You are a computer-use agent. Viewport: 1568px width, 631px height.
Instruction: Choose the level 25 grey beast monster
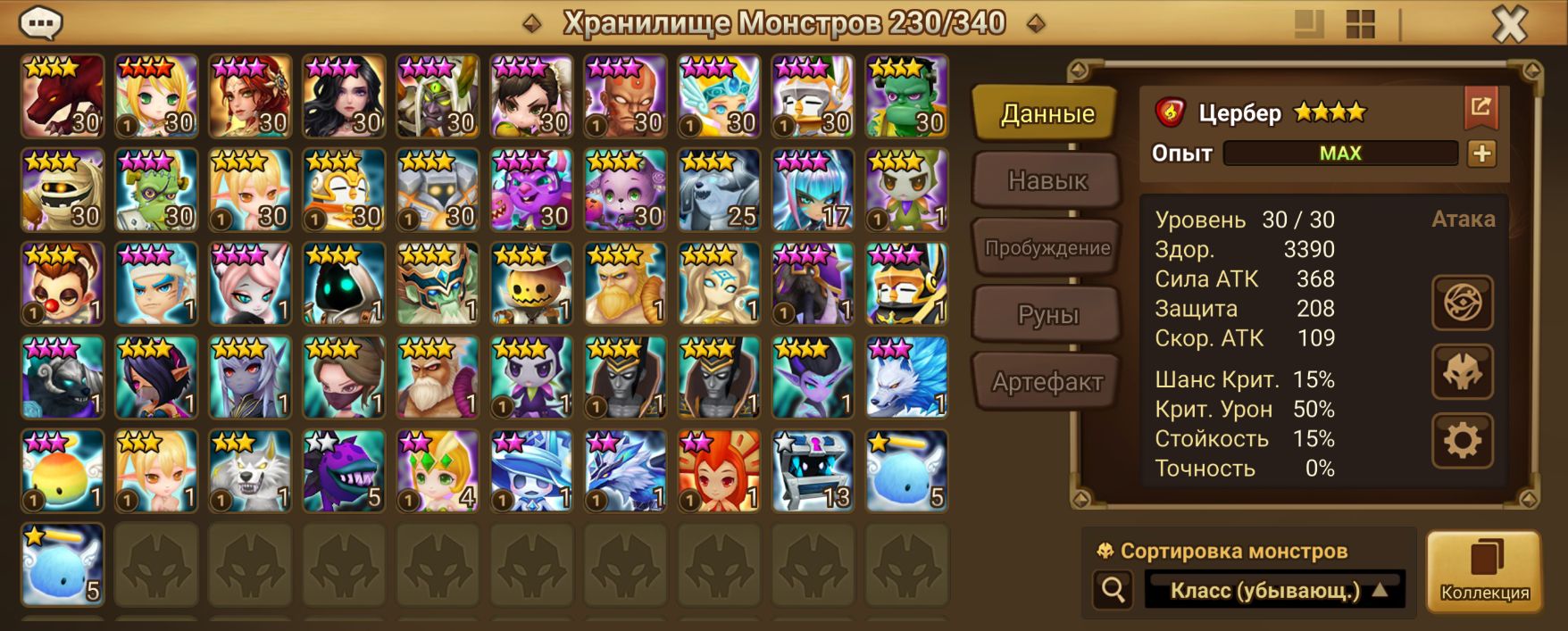click(x=719, y=189)
